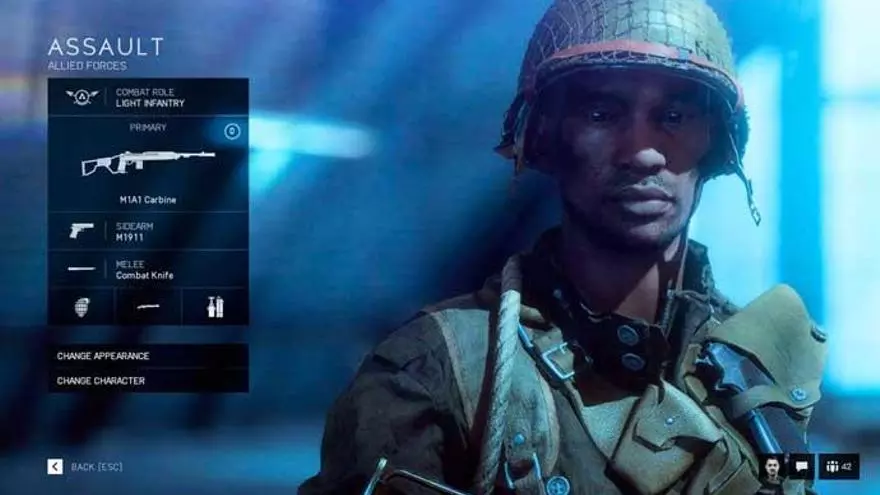The height and width of the screenshot is (495, 880).
Task: Choose the M1911 sidearm slot
Action: pos(148,231)
